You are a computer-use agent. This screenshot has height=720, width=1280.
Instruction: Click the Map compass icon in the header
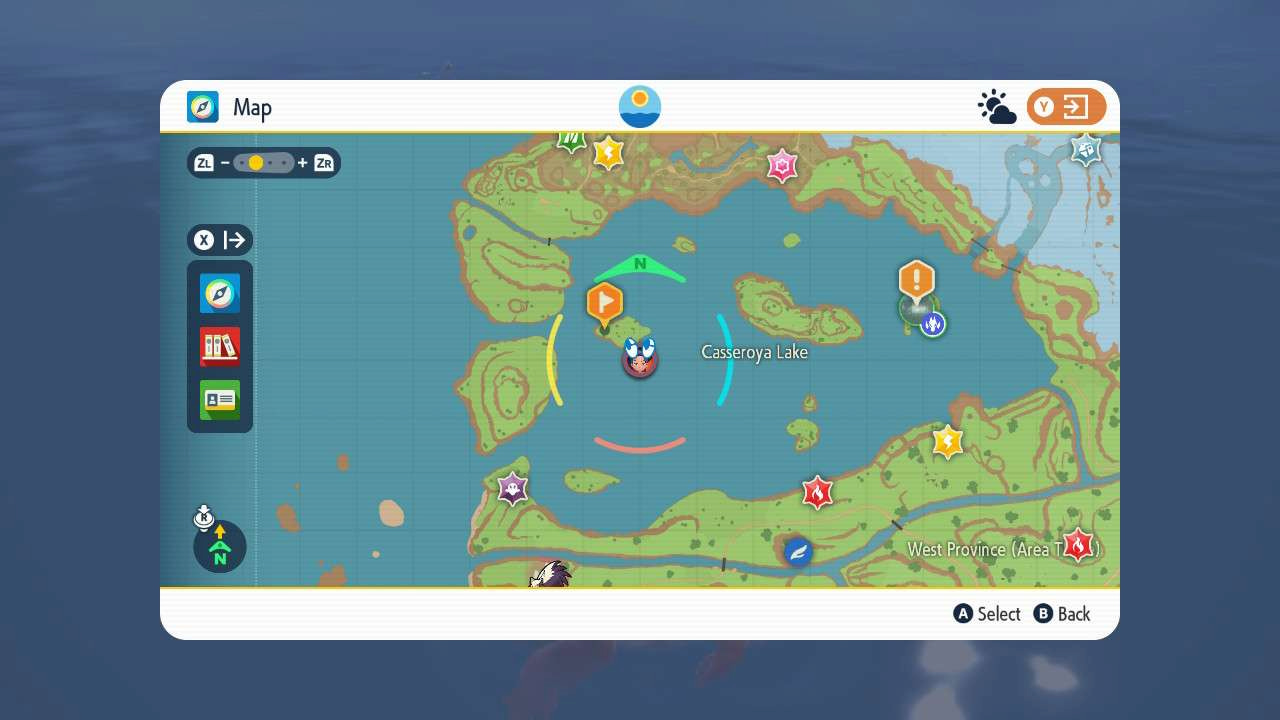pos(202,107)
